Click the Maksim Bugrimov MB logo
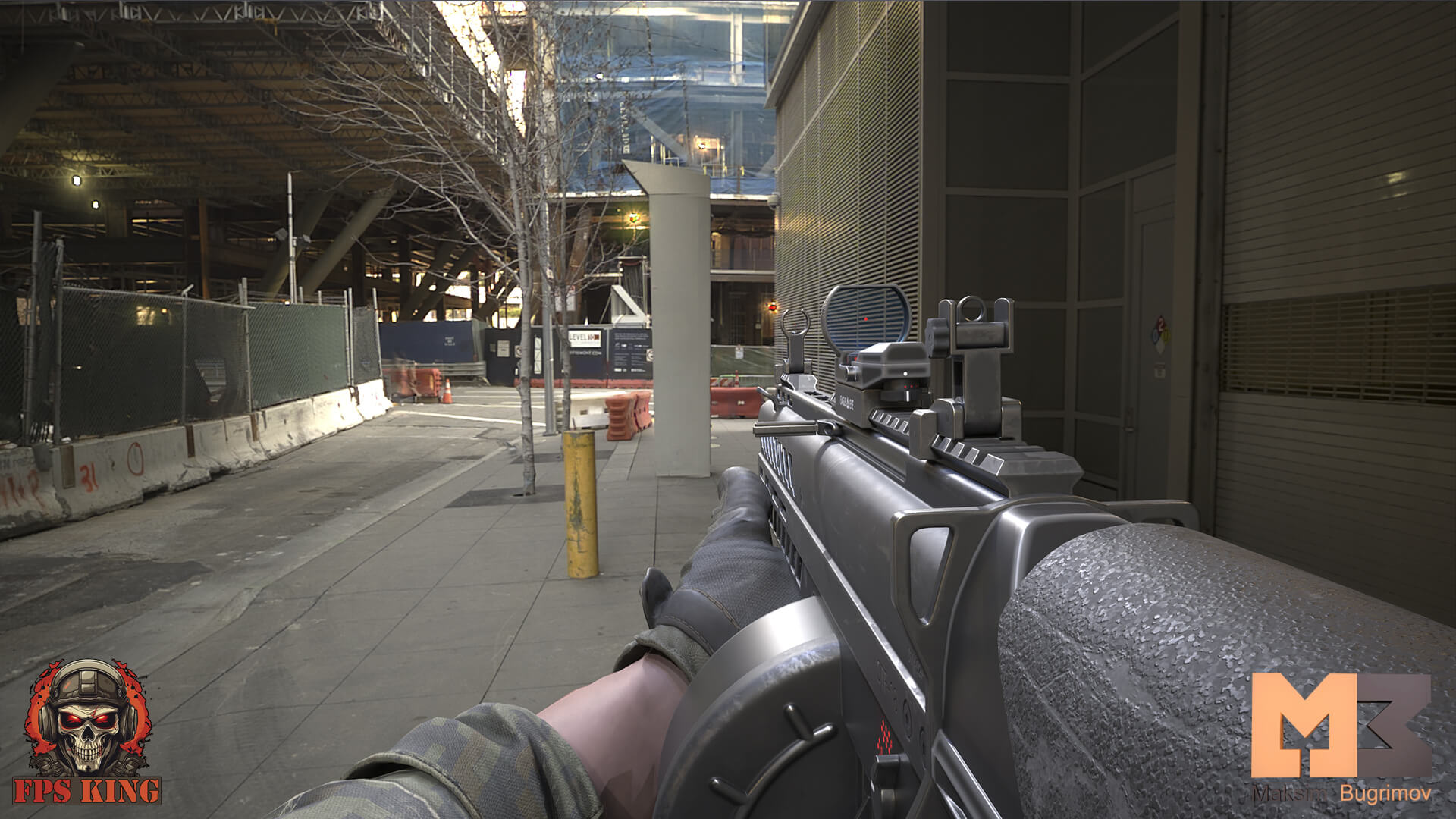This screenshot has width=1456, height=819. (x=1340, y=726)
